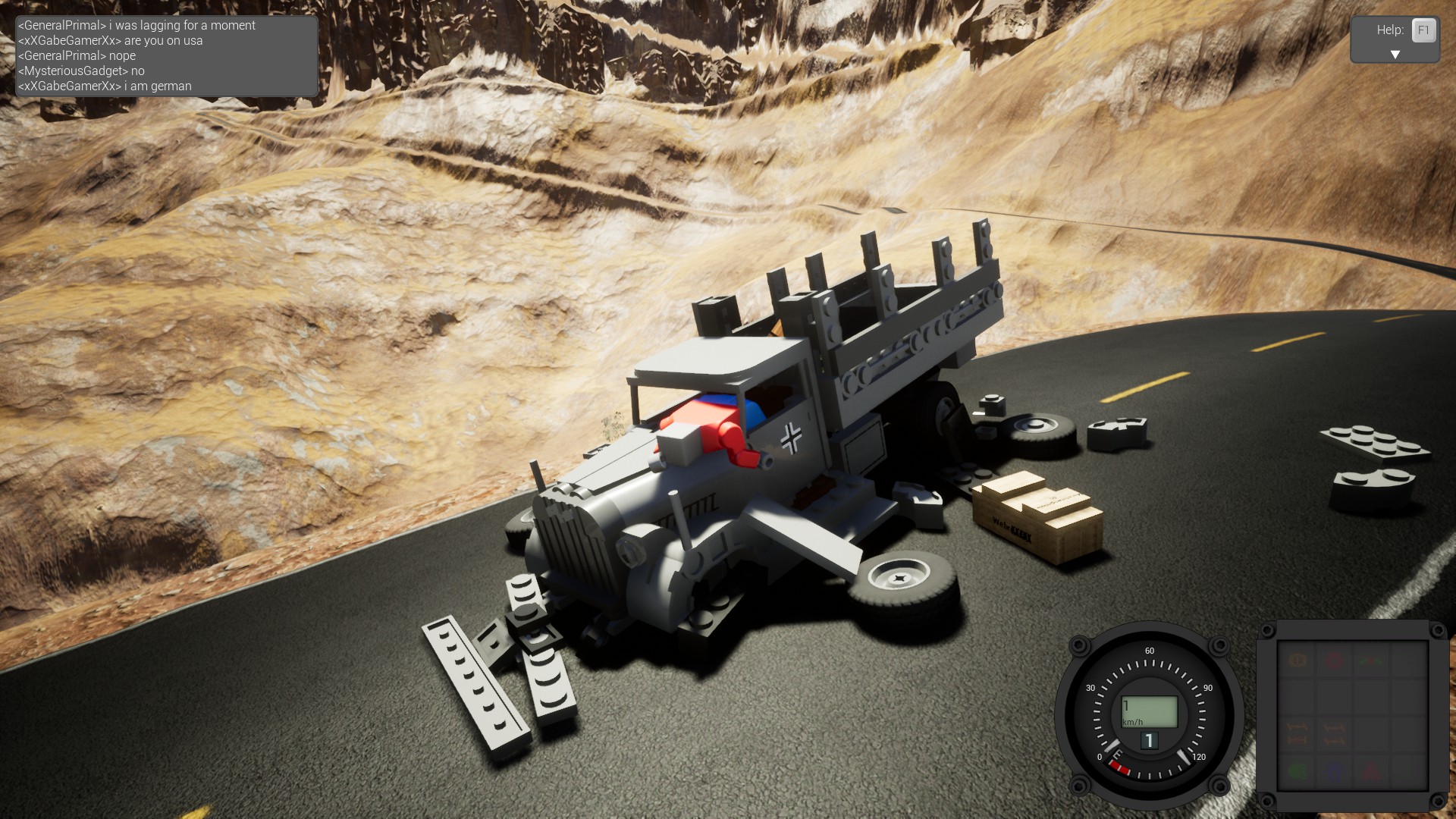This screenshot has width=1456, height=819.
Task: Click GeneralPrimal's lagging message in chat
Action: 135,25
